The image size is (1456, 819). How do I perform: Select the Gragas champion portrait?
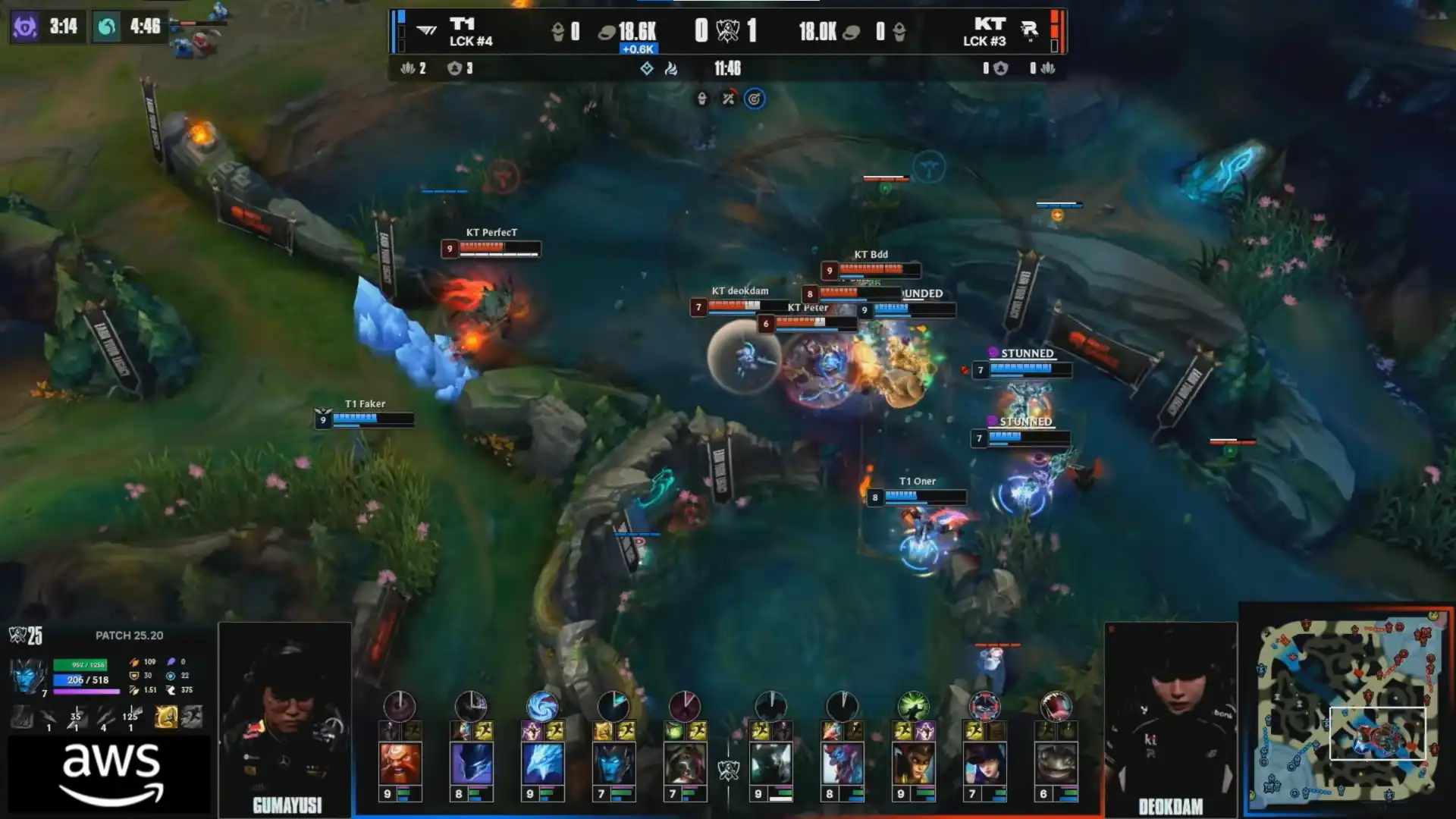(400, 764)
